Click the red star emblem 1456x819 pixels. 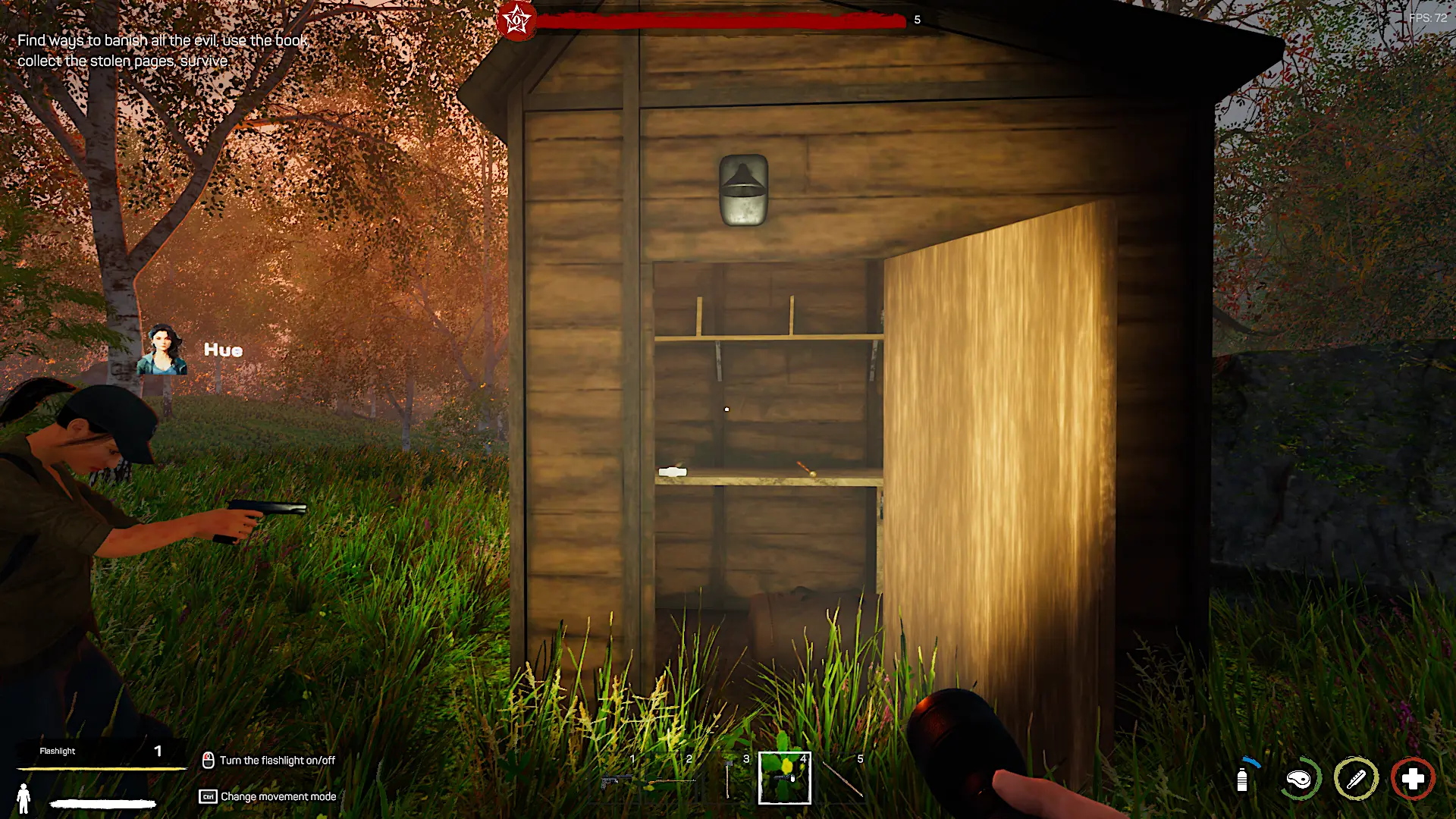(x=517, y=20)
